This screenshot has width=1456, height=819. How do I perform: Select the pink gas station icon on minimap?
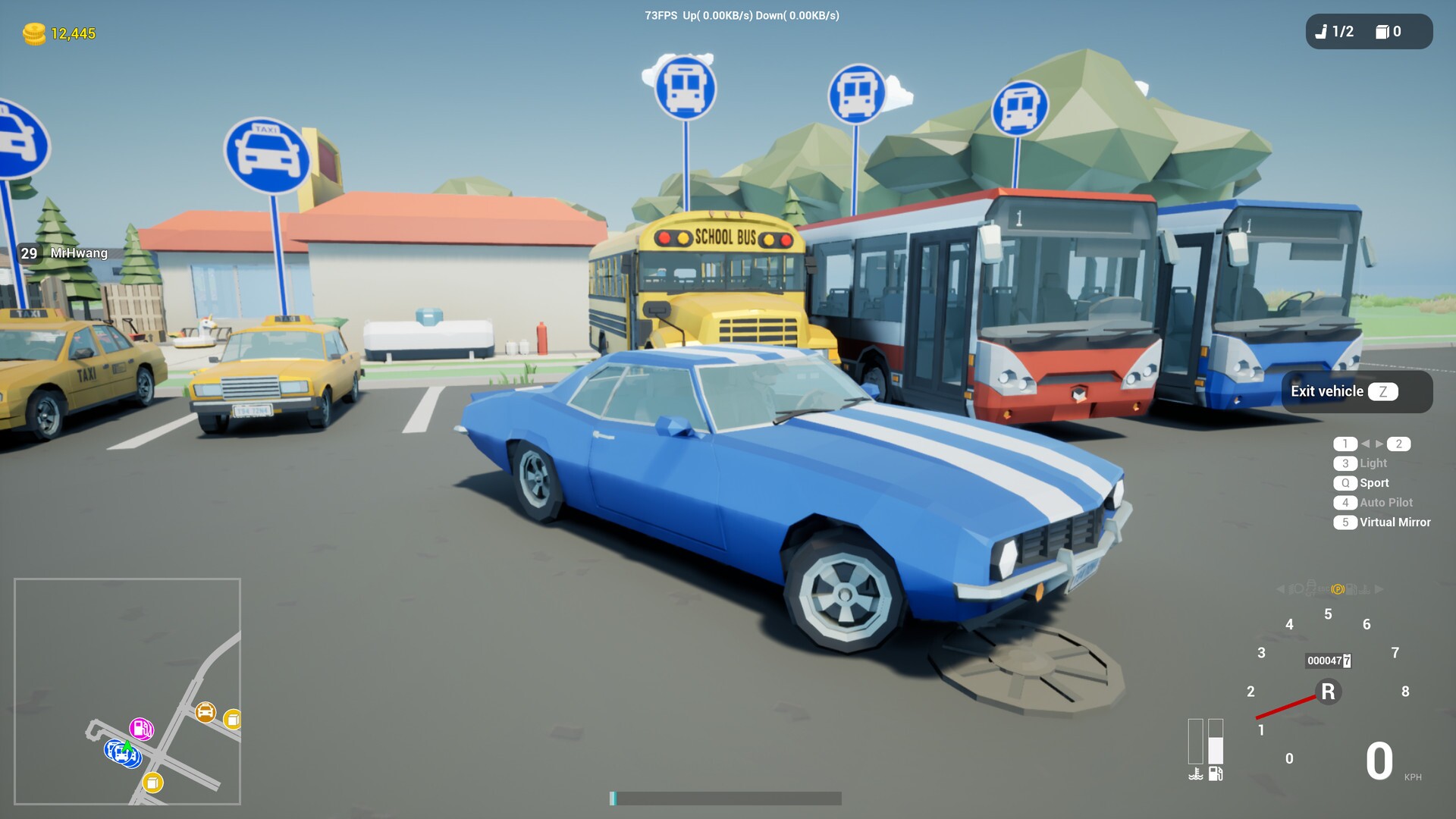[x=142, y=729]
